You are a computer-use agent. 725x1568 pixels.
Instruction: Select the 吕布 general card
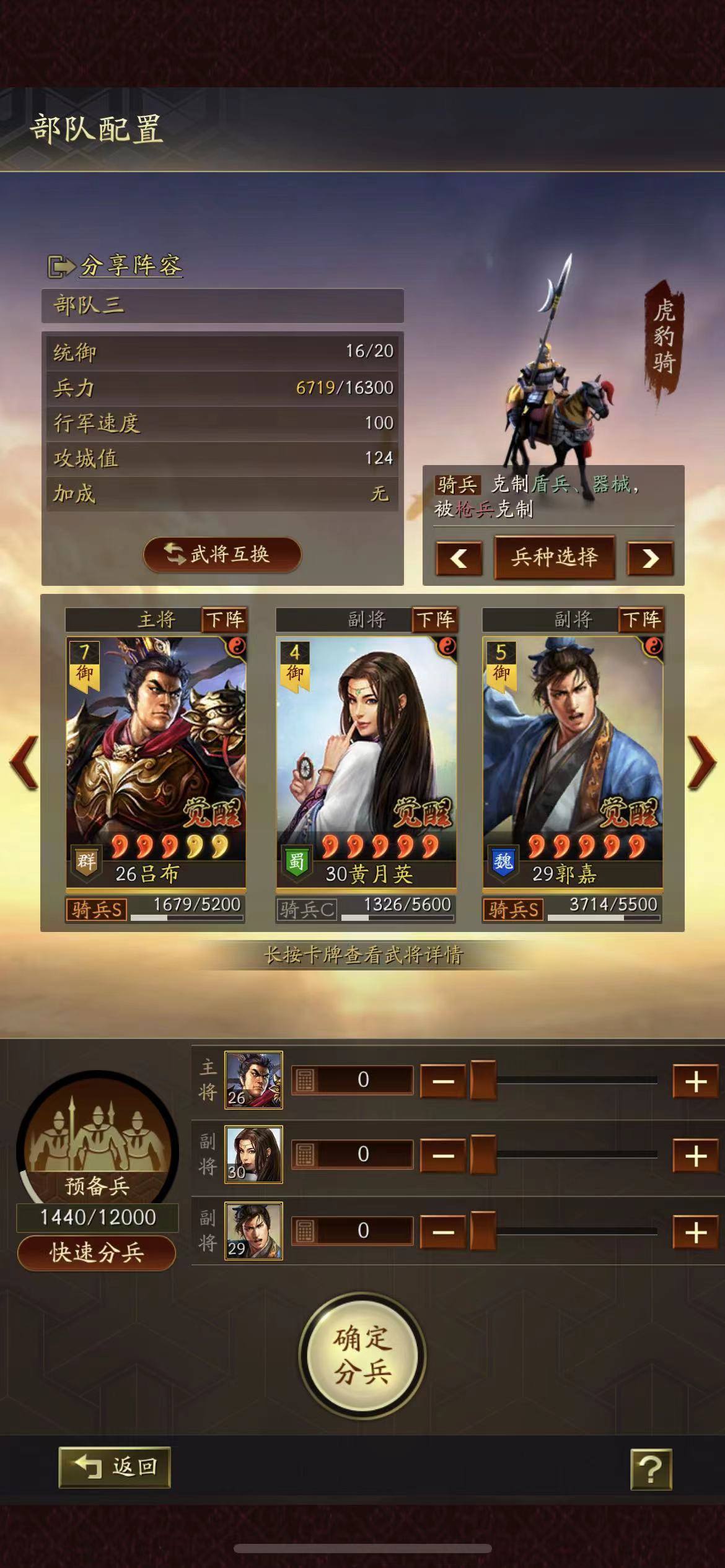click(156, 762)
